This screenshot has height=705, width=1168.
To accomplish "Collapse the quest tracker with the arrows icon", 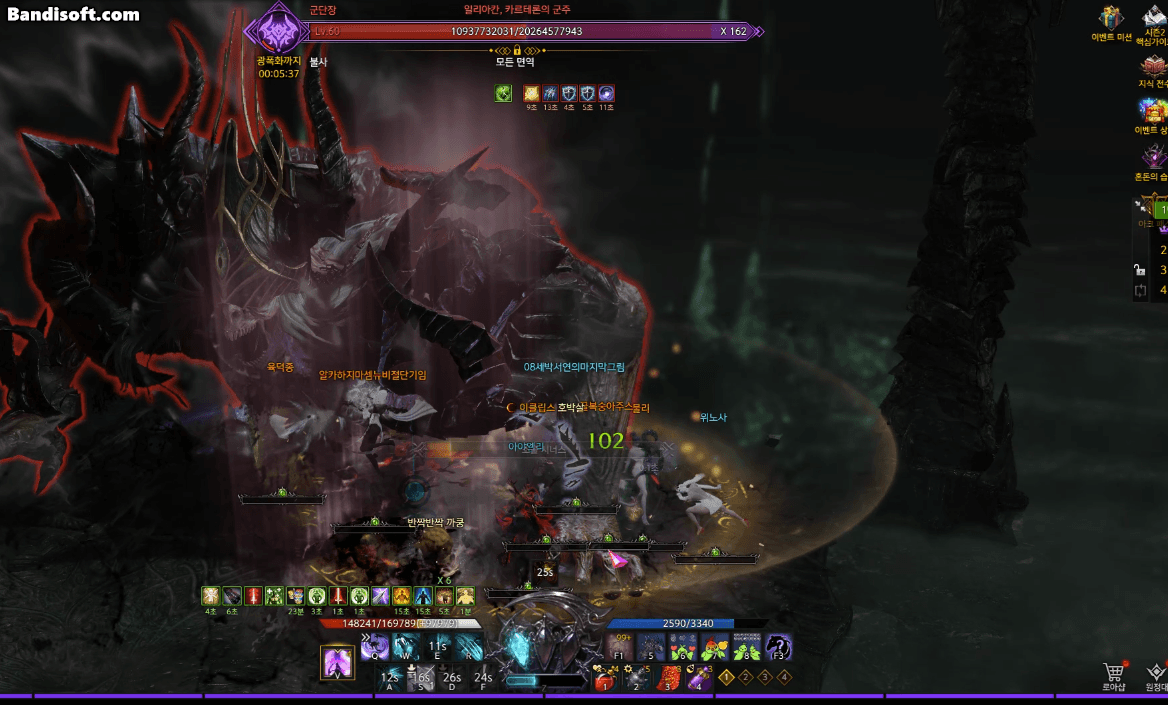I will pos(1140,208).
